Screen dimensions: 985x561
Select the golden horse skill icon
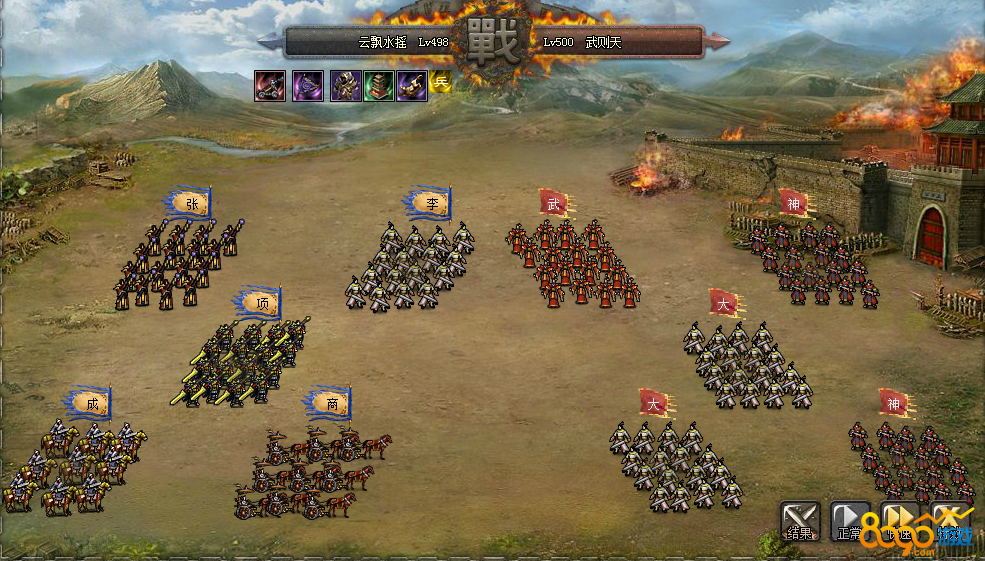(412, 85)
